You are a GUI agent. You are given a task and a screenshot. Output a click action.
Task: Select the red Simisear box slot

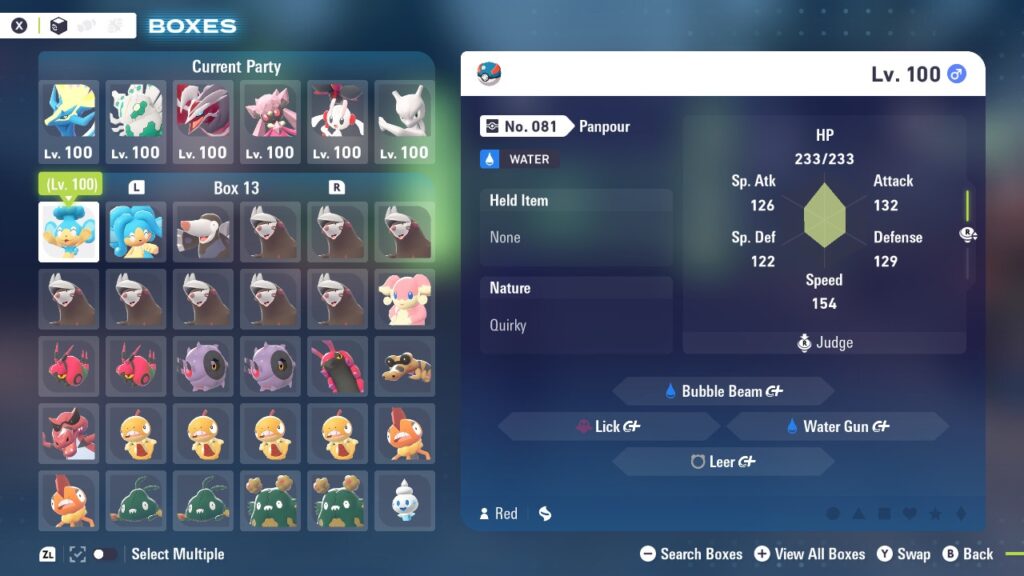[69, 432]
